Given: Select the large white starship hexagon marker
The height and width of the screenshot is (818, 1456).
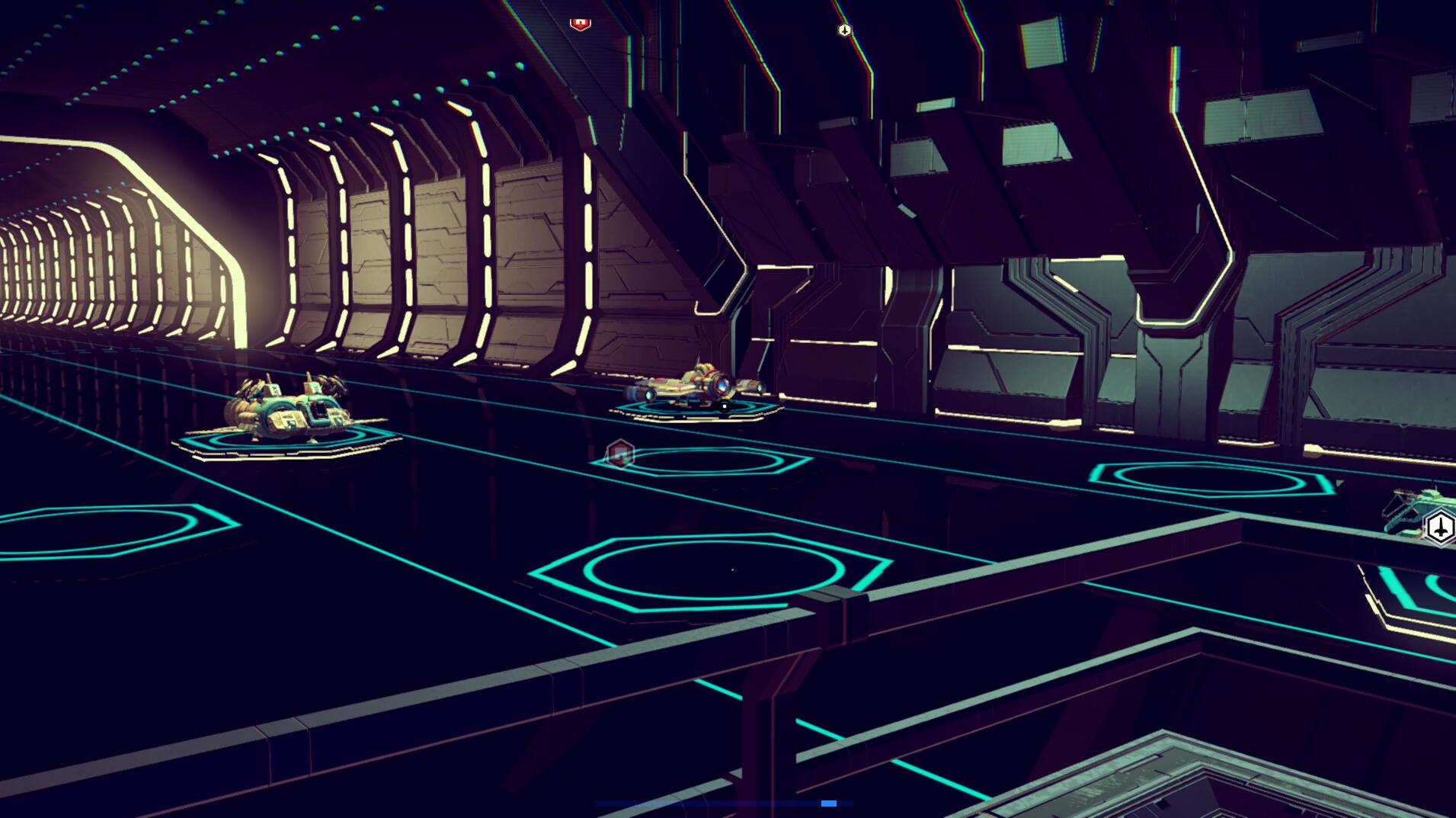Looking at the screenshot, I should pos(1440,528).
